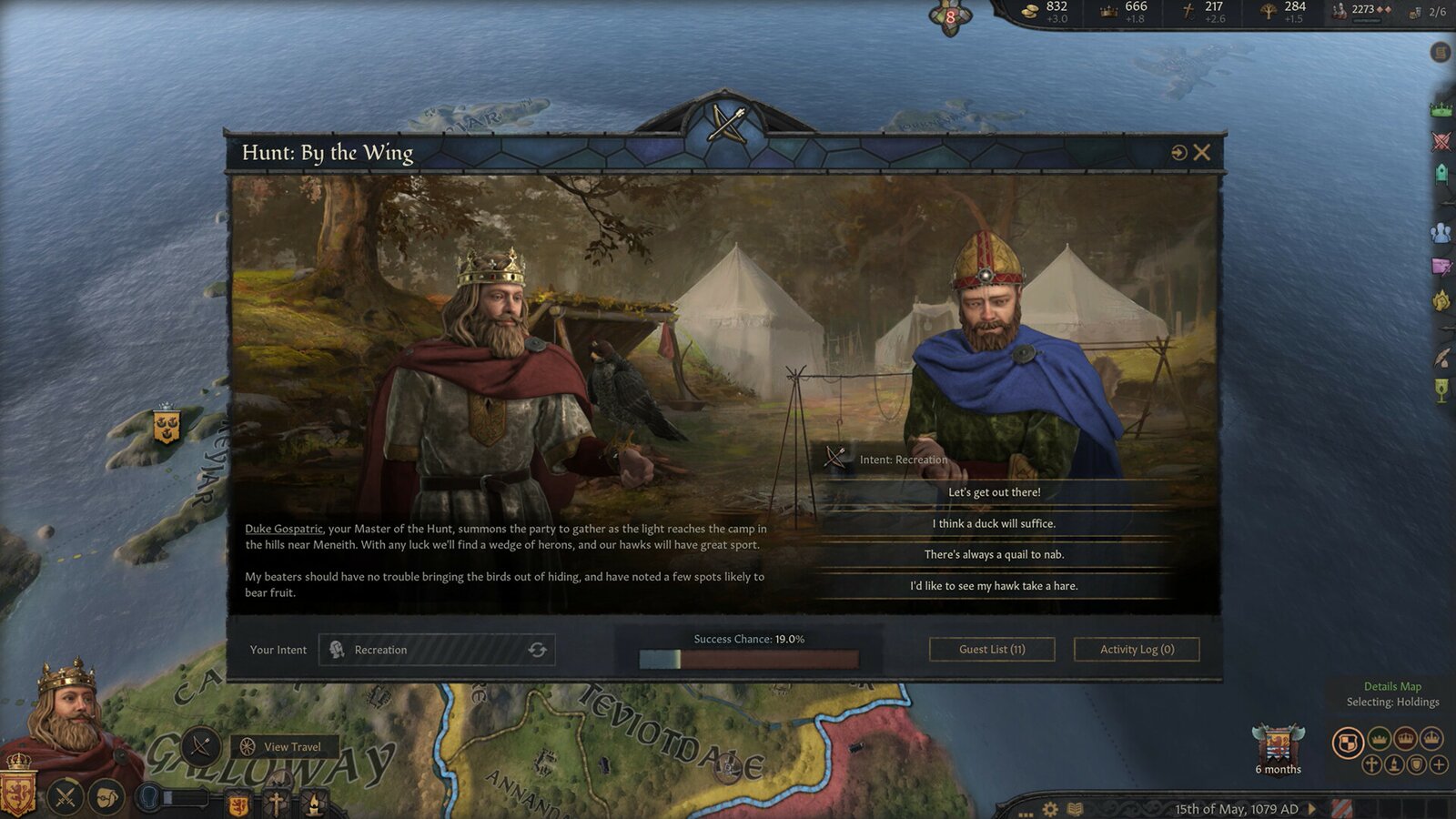Toggle the empire crown map mode
The image size is (1456, 819).
click(x=1431, y=738)
